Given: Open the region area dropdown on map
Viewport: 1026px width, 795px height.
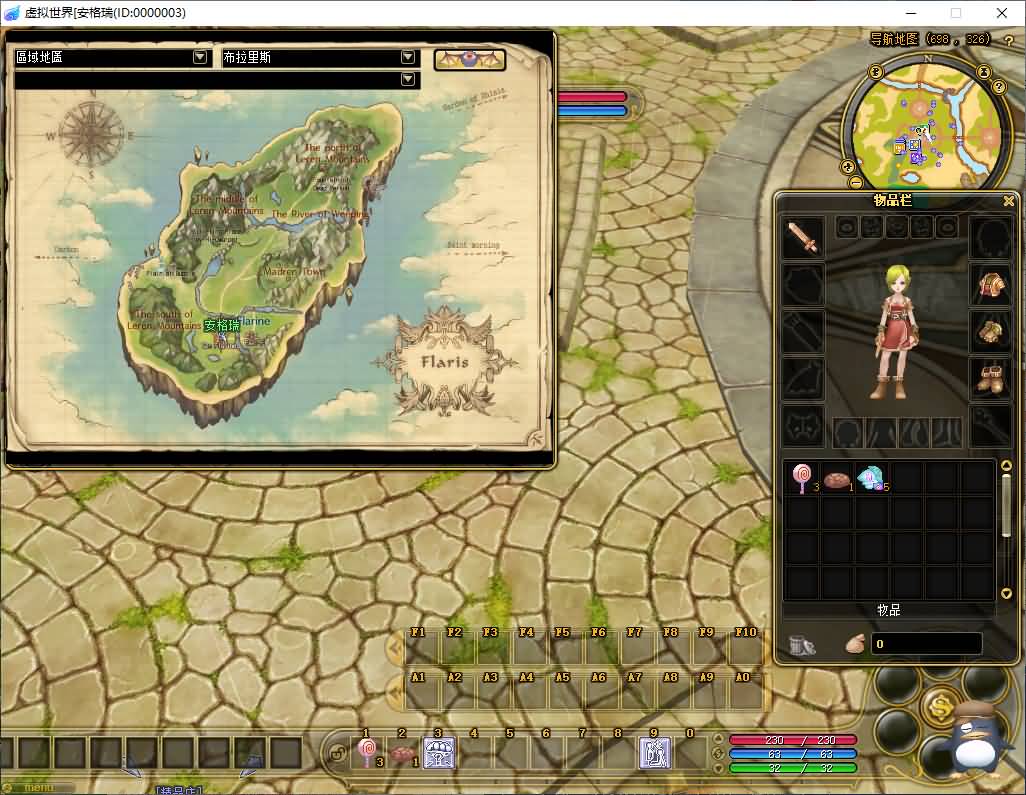Looking at the screenshot, I should [200, 58].
